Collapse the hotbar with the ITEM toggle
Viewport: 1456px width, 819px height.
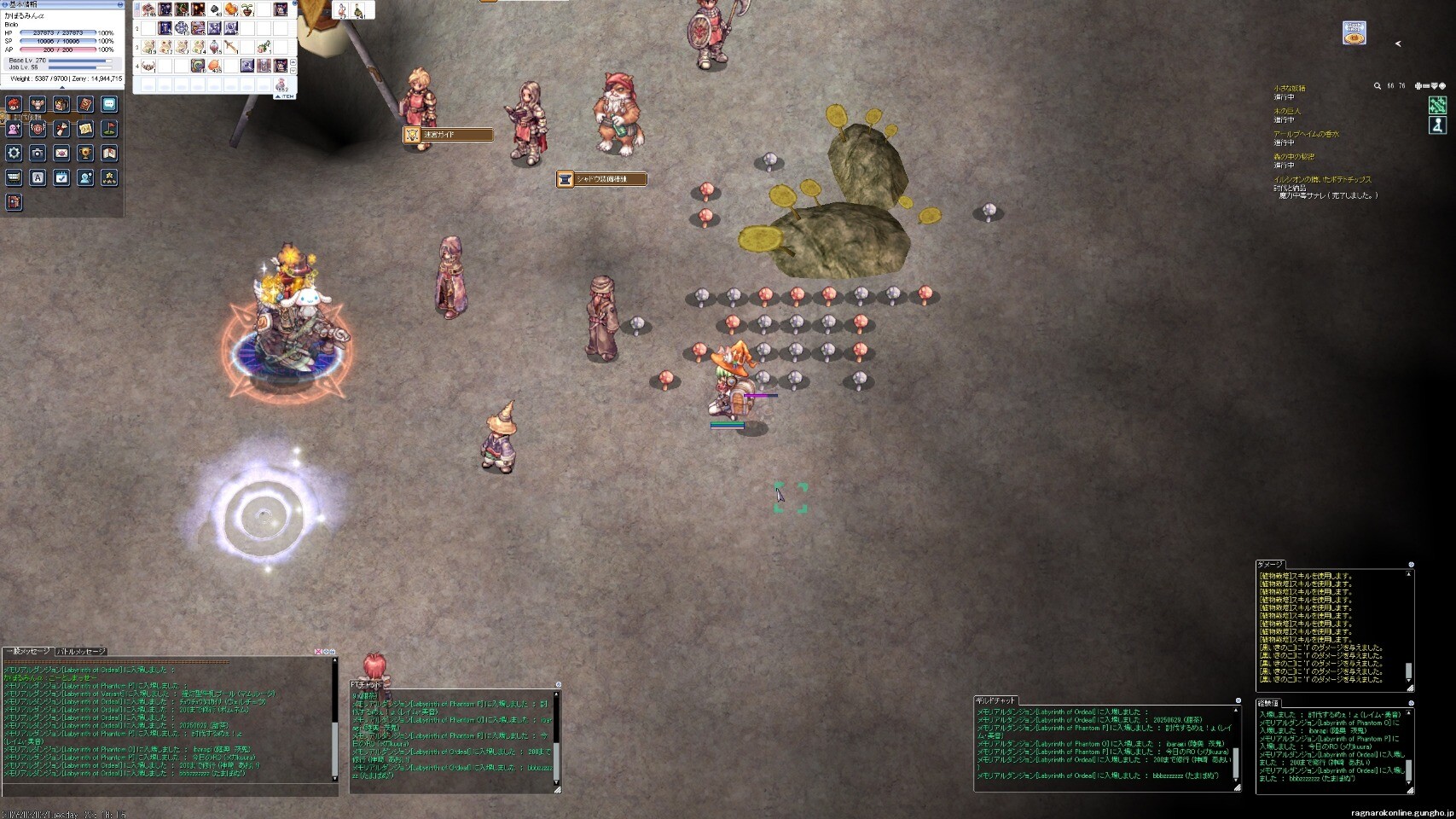pos(285,96)
